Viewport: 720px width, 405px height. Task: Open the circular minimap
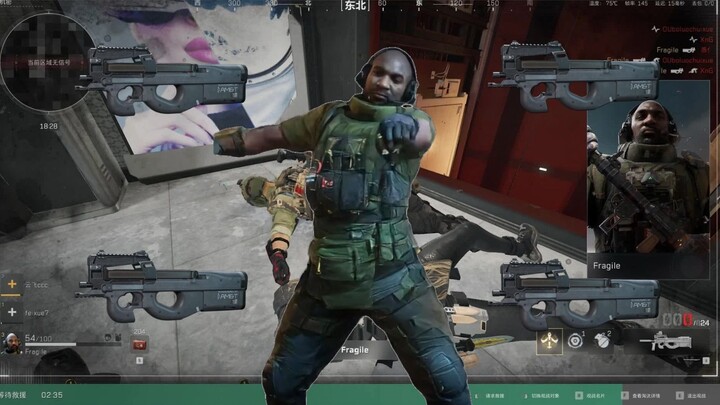[47, 62]
